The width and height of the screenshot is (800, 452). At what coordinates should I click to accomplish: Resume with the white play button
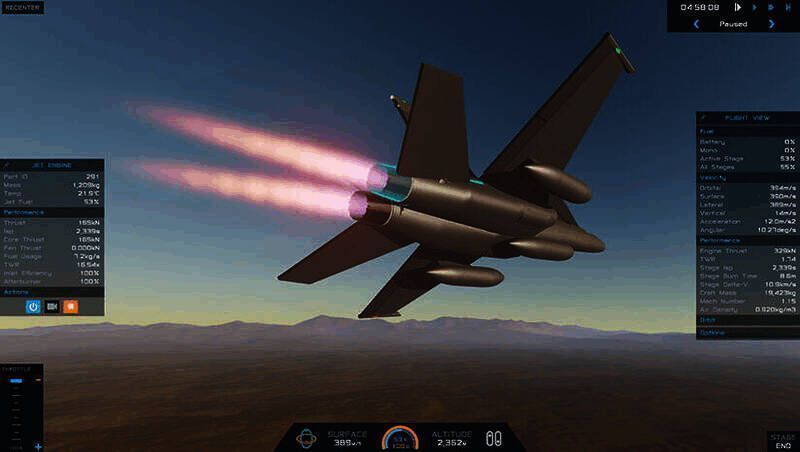pos(738,8)
